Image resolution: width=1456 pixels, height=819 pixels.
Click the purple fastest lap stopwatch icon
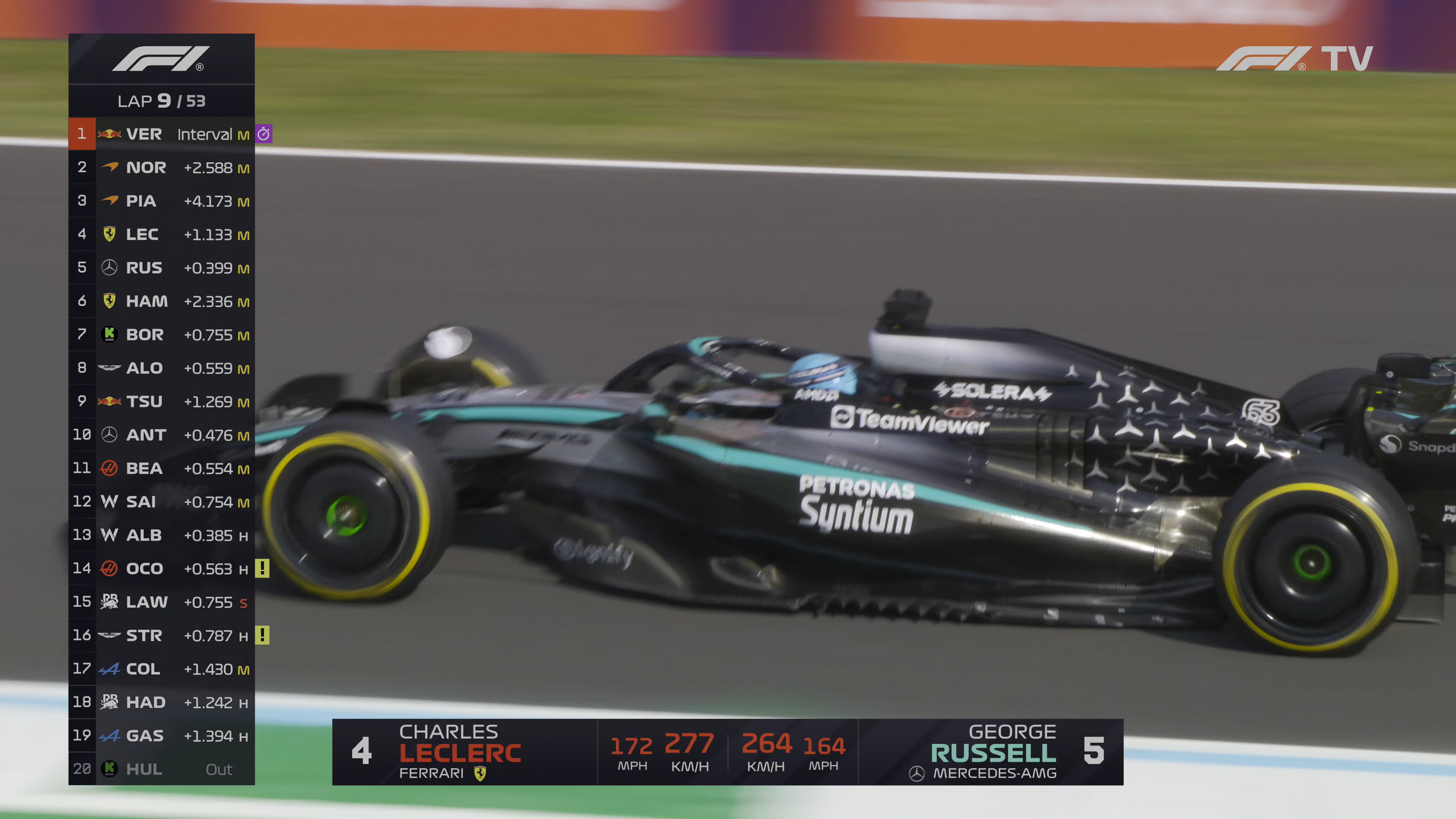click(x=264, y=134)
